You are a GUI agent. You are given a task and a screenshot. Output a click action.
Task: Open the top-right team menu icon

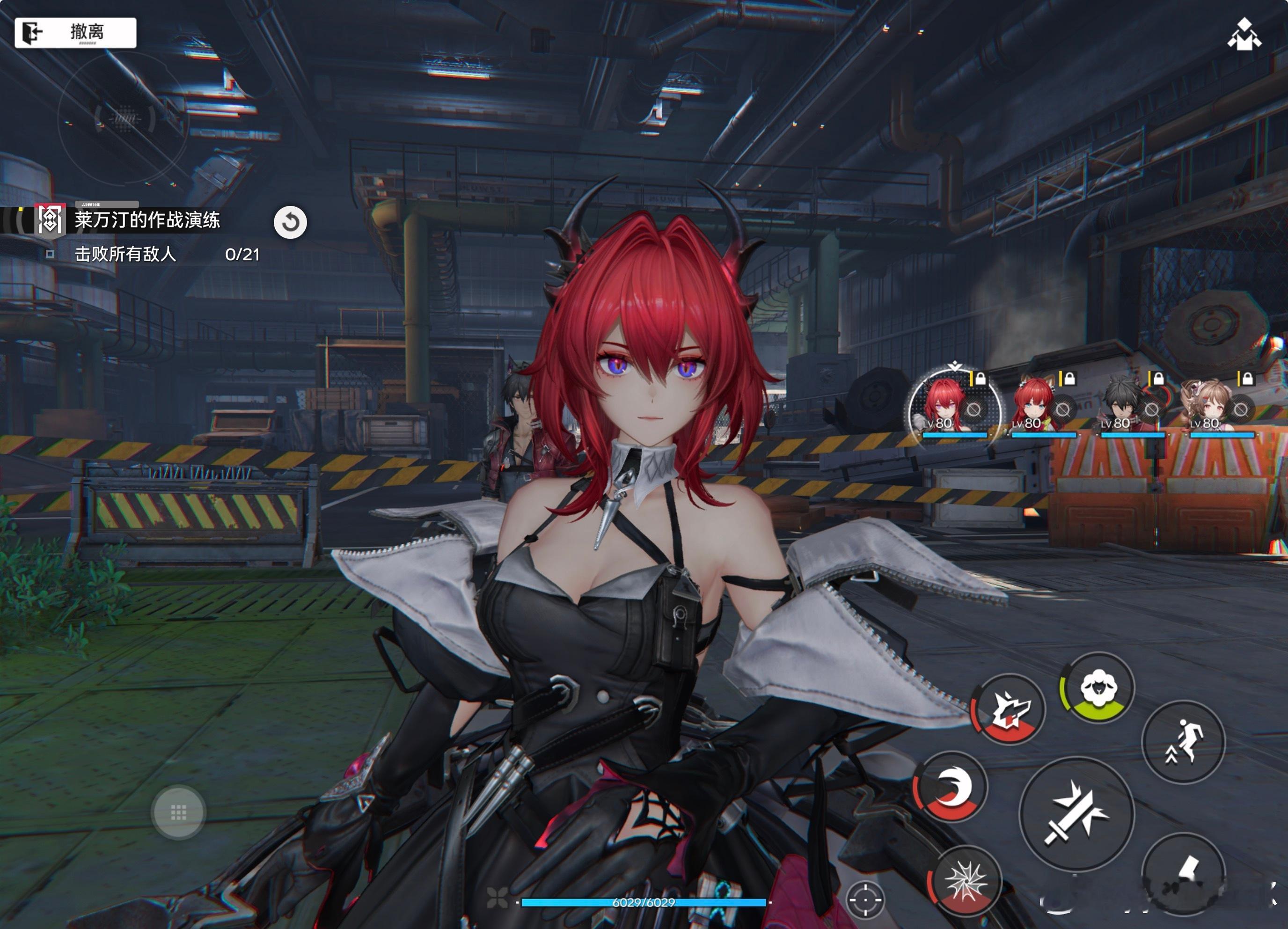[x=1244, y=35]
